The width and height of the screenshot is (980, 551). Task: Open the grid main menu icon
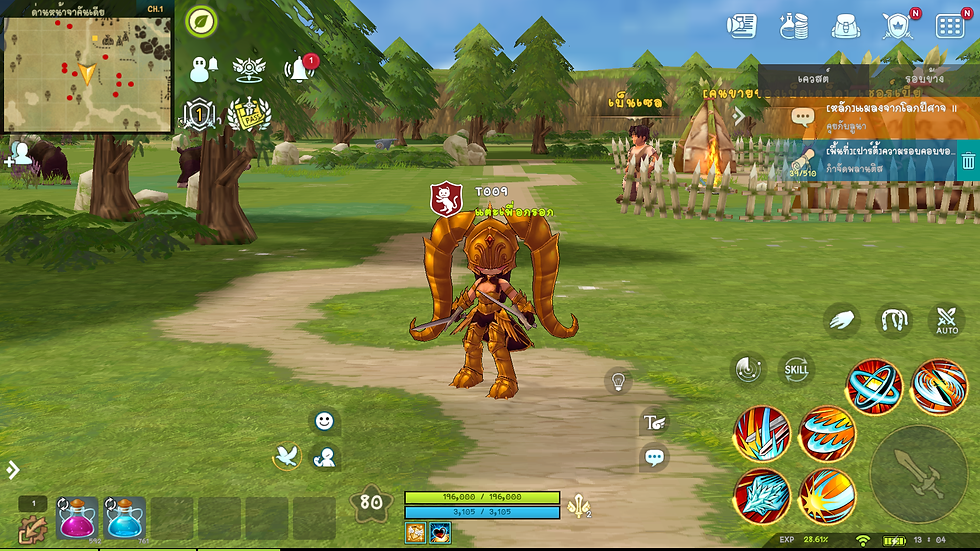pyautogui.click(x=949, y=26)
